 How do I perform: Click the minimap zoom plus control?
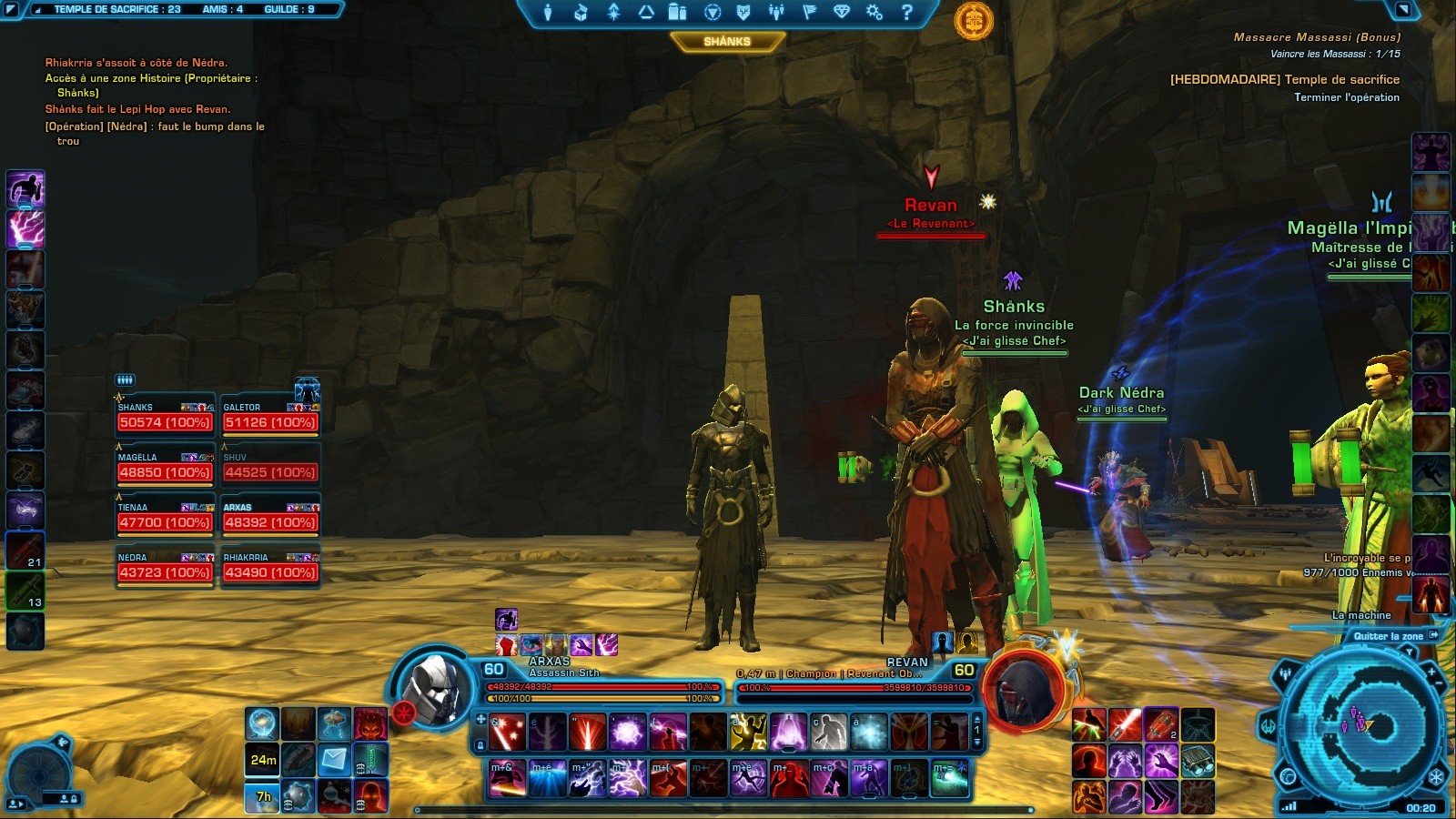click(1431, 672)
